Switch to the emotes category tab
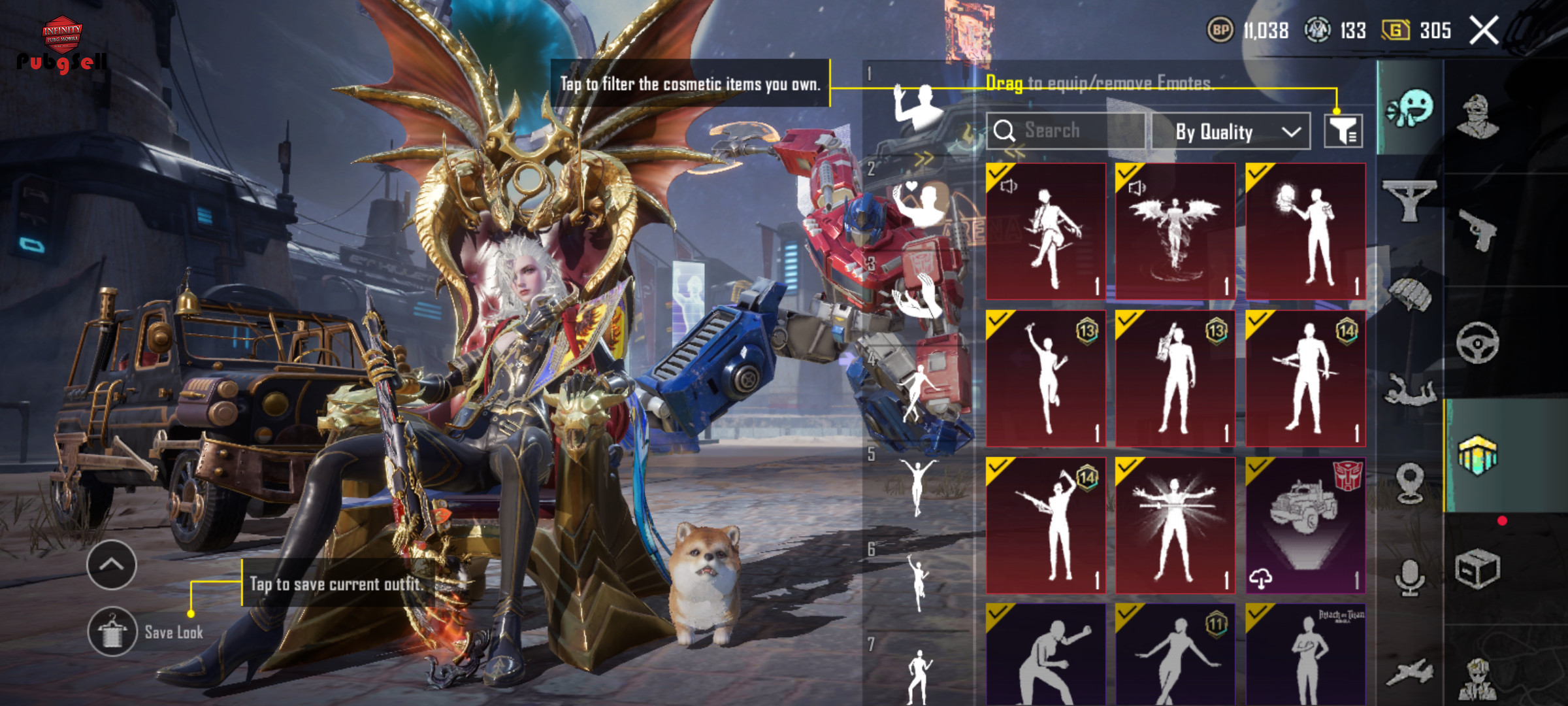Viewport: 1568px width, 706px height. (x=1410, y=109)
